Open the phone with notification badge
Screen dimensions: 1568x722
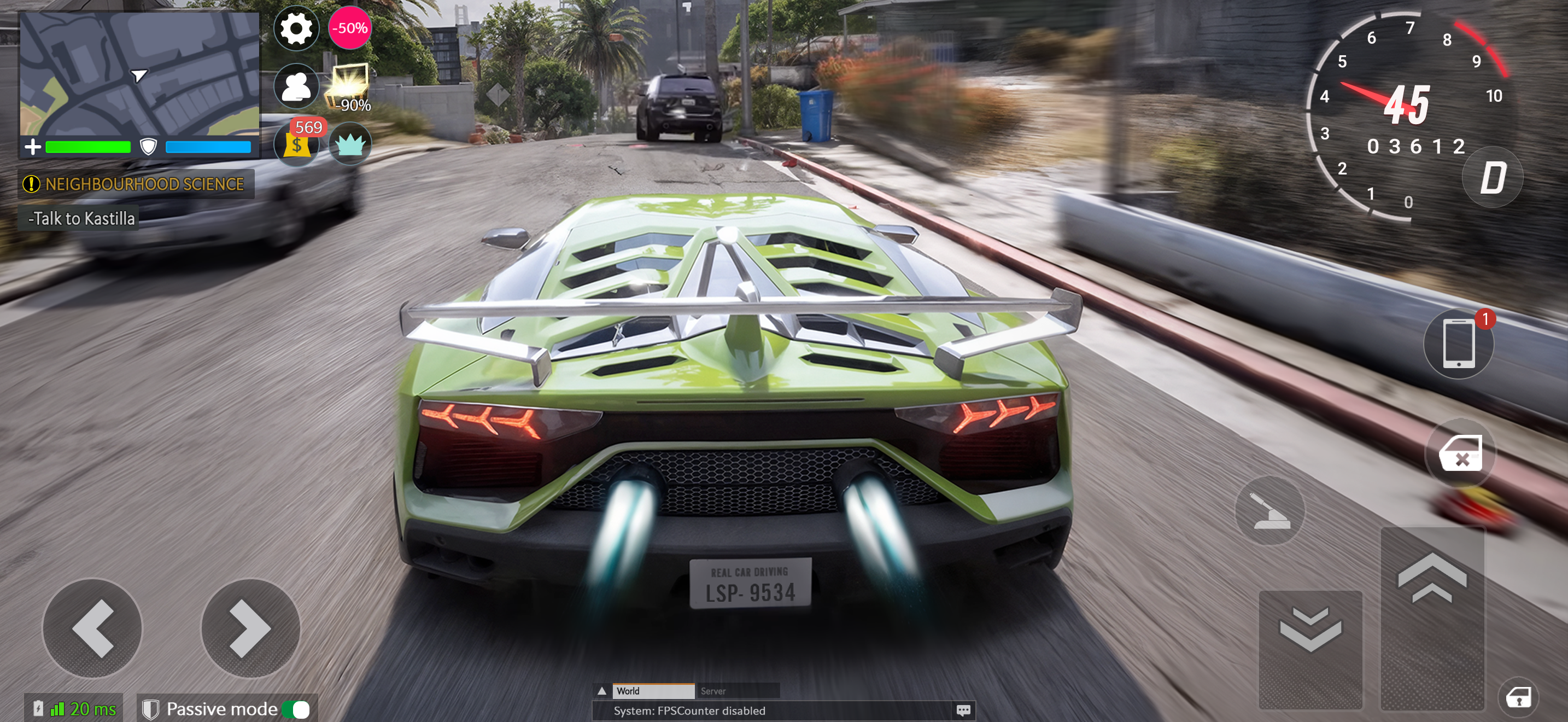point(1459,344)
